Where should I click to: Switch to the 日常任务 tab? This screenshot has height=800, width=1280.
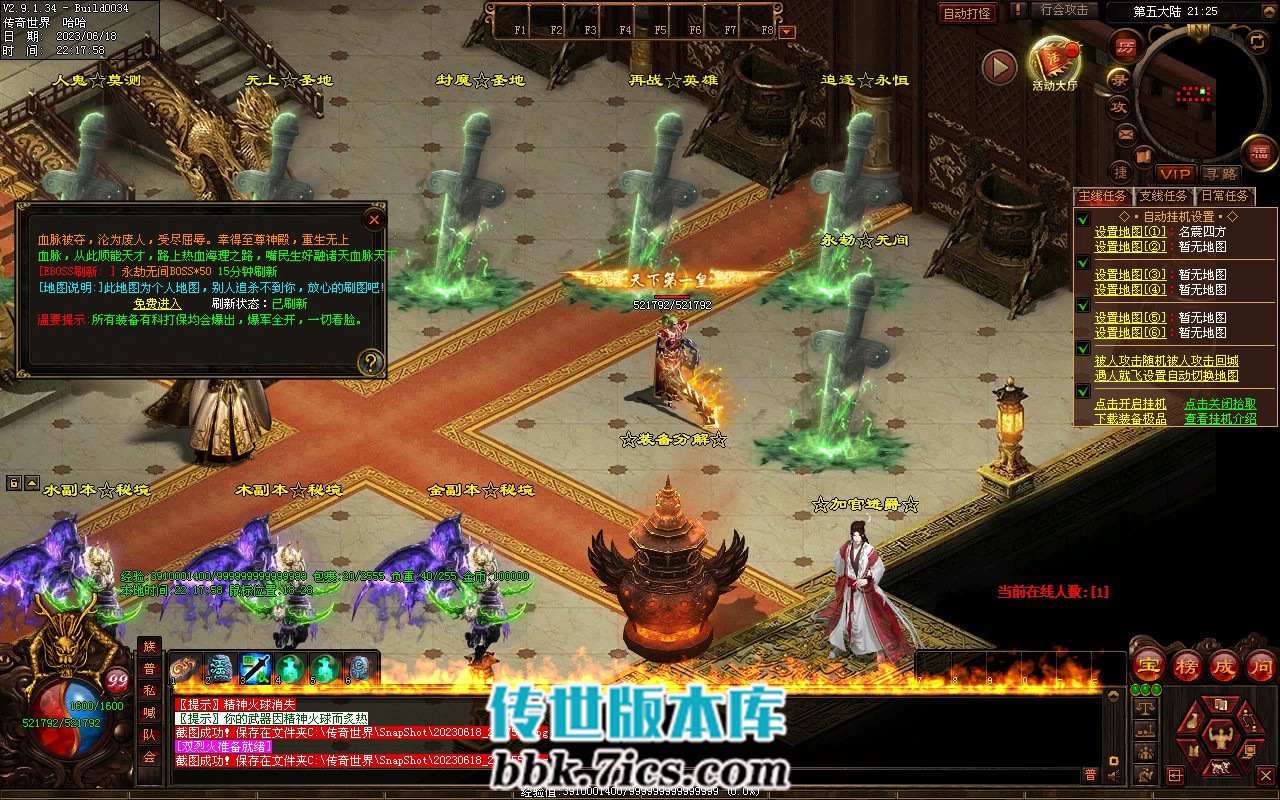[1225, 196]
